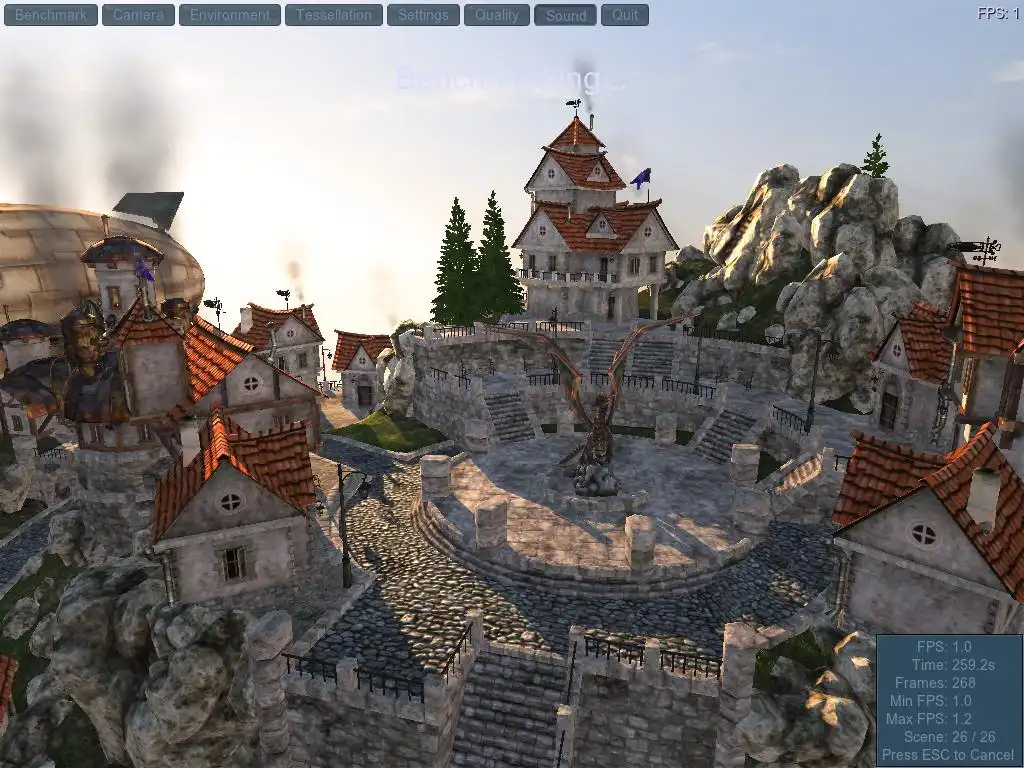Click the Quit button

(x=625, y=15)
